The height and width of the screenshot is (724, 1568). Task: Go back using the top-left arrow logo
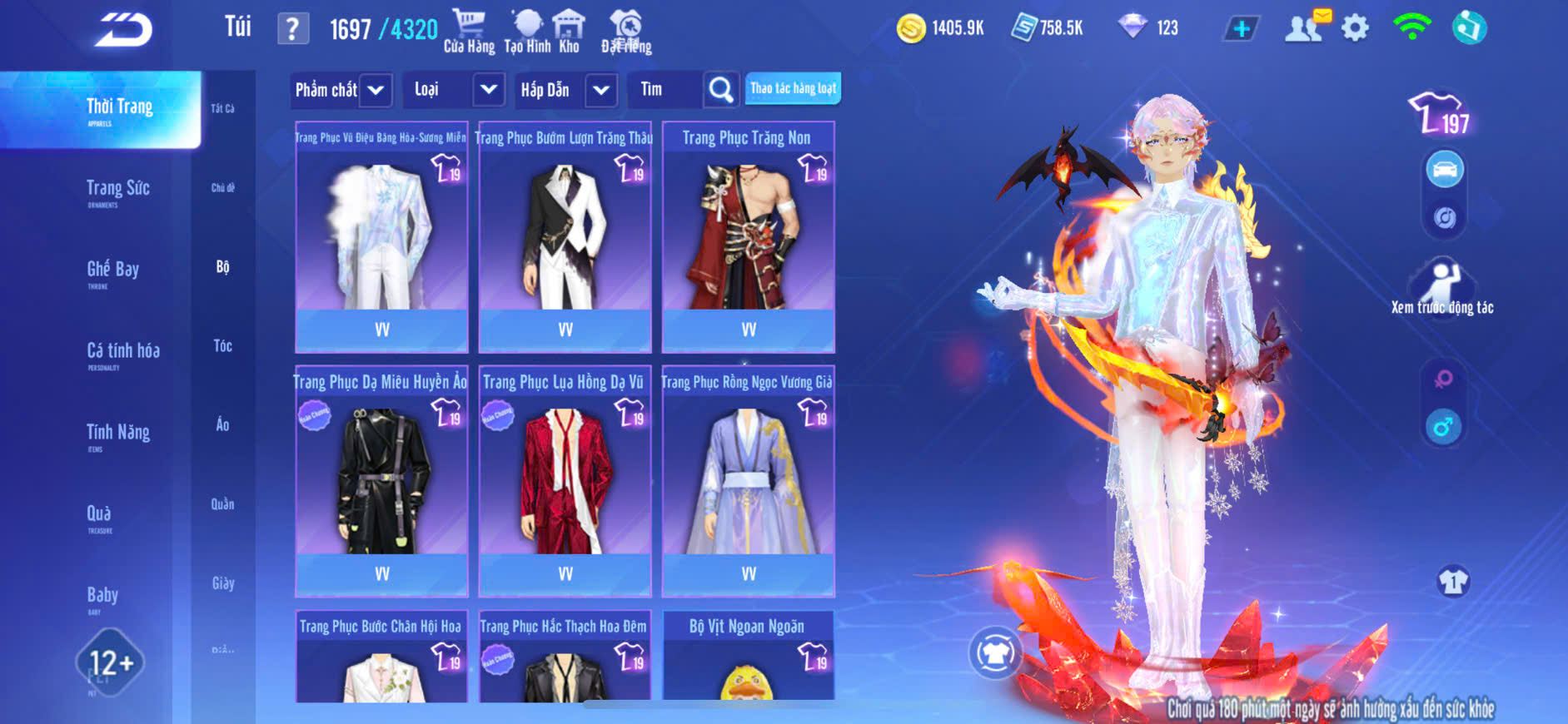click(123, 30)
